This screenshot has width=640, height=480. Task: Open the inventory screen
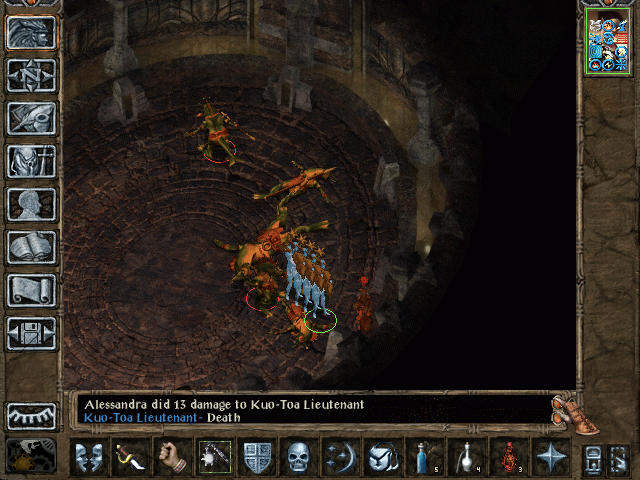pyautogui.click(x=32, y=161)
